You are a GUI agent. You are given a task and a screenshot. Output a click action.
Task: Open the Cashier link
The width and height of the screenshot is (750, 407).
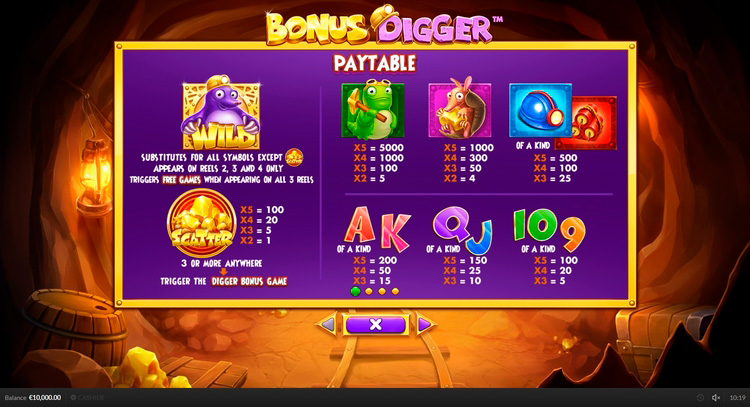coord(89,397)
